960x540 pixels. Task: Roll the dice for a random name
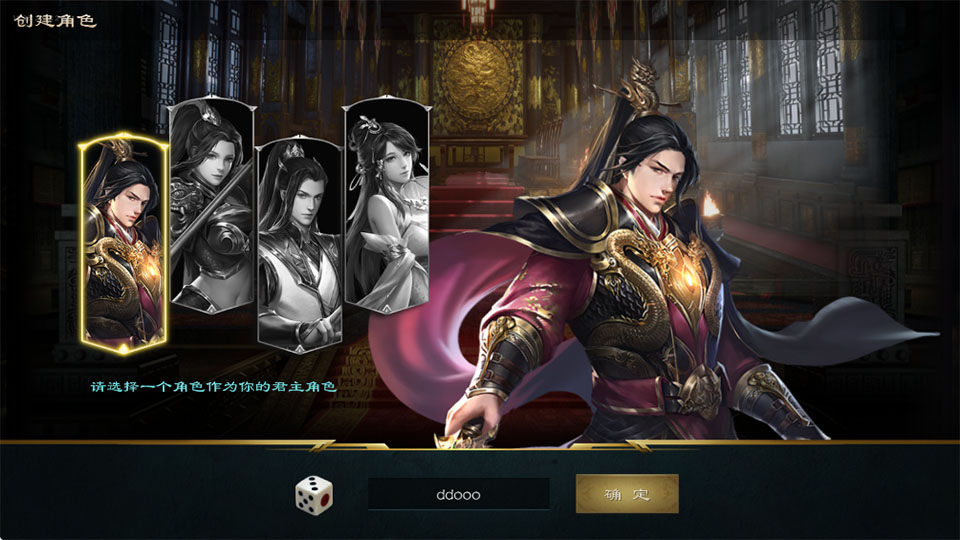click(314, 494)
